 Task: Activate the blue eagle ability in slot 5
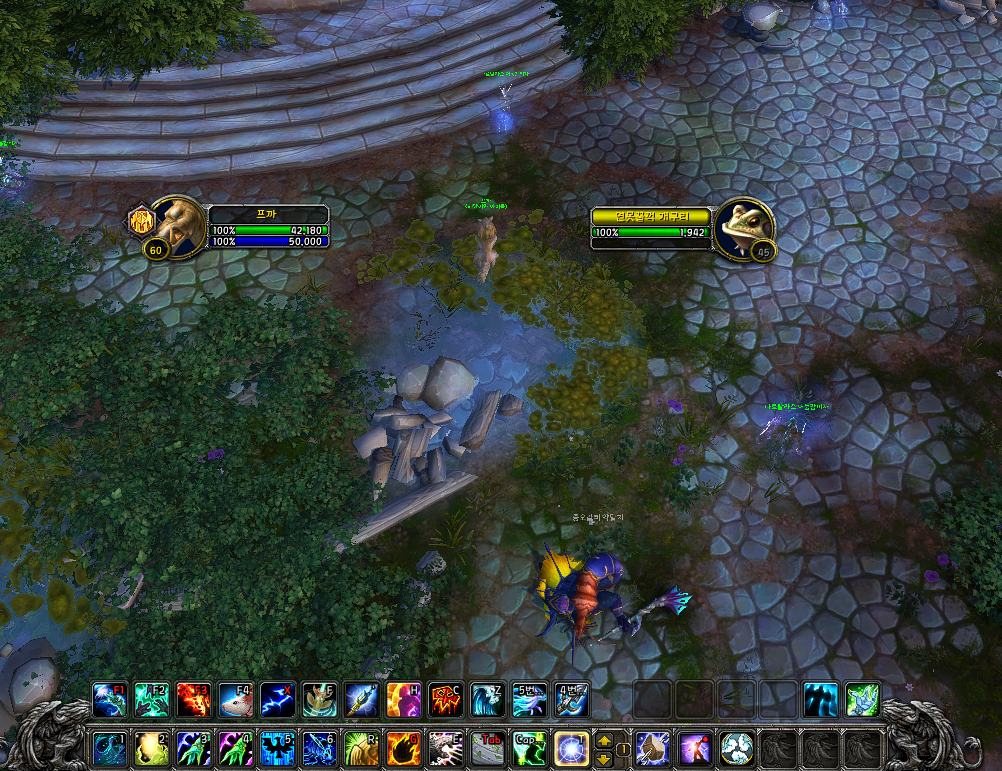pos(277,748)
